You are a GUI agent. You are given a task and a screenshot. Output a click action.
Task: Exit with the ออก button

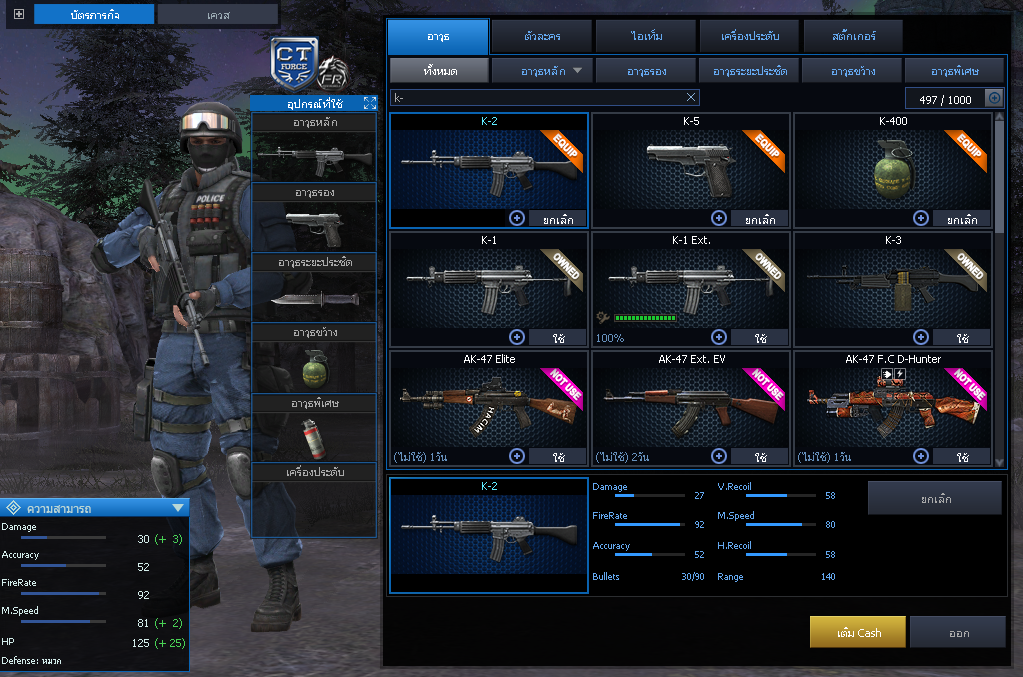957,632
